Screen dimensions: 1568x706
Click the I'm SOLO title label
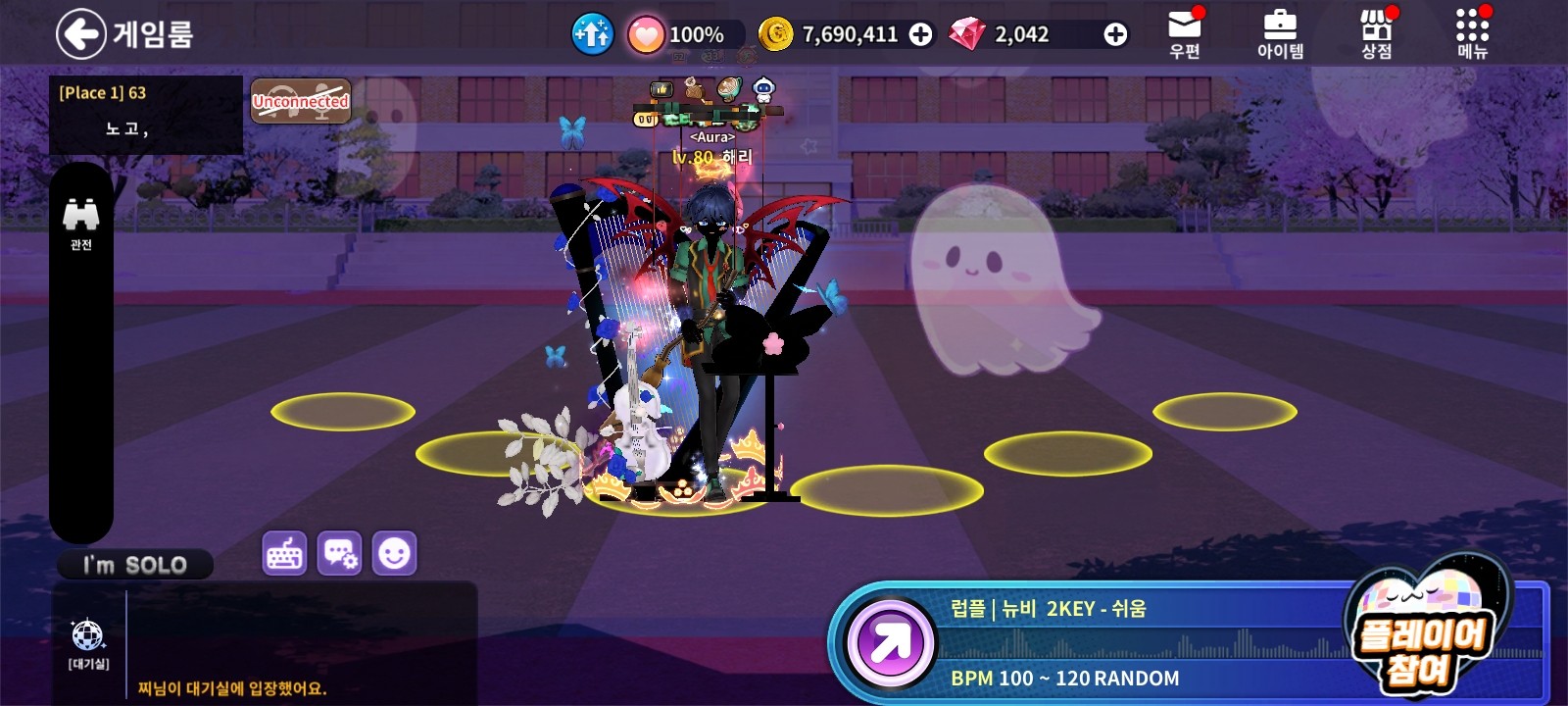pos(135,565)
